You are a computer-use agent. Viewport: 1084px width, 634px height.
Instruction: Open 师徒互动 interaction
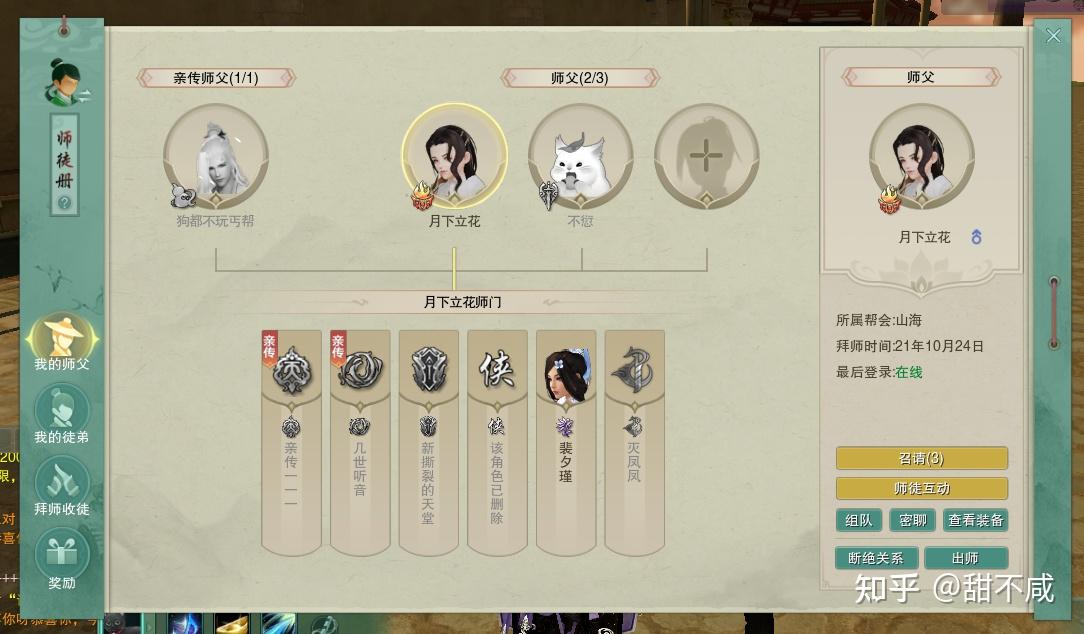pyautogui.click(x=921, y=489)
